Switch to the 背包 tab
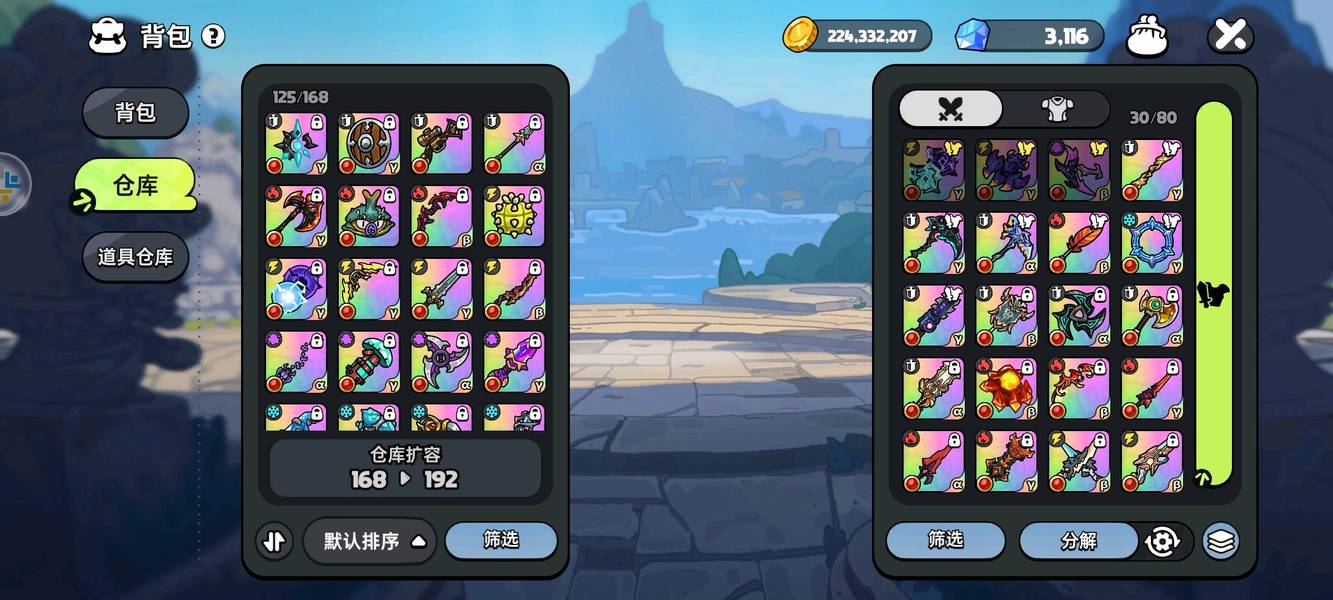 point(135,112)
